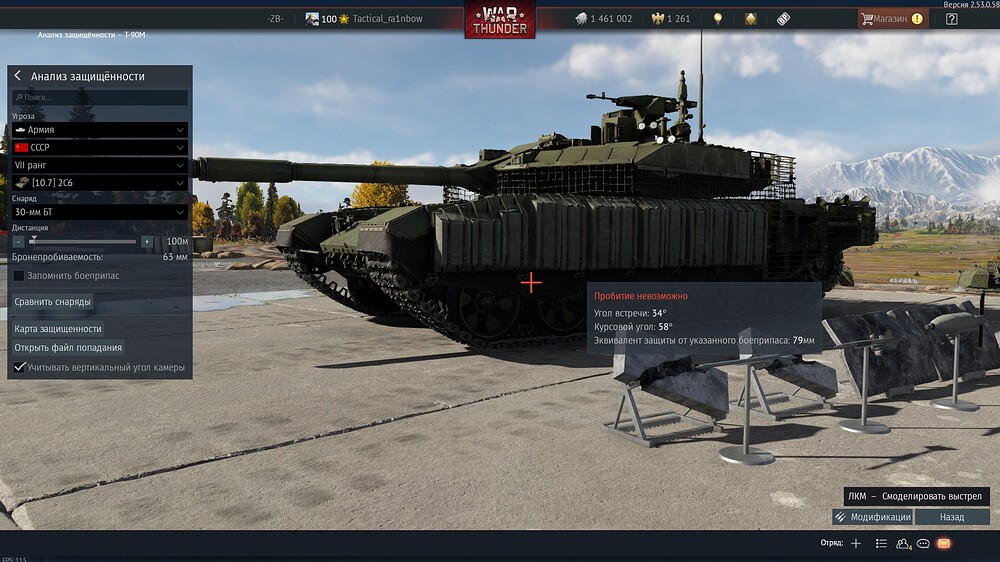
Task: Decrease distance with the minus button
Action: tap(19, 241)
